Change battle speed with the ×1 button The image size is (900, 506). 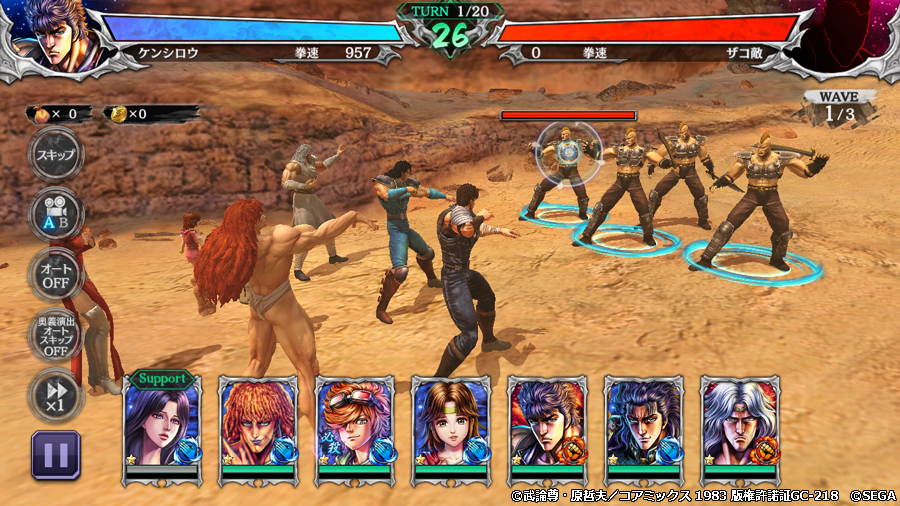click(x=55, y=393)
